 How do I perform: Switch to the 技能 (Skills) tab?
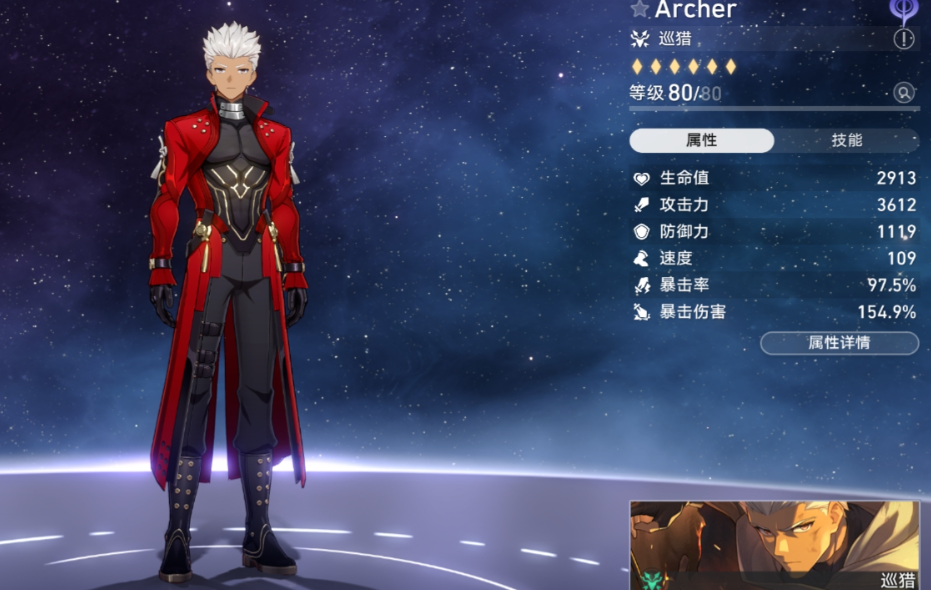pos(846,140)
